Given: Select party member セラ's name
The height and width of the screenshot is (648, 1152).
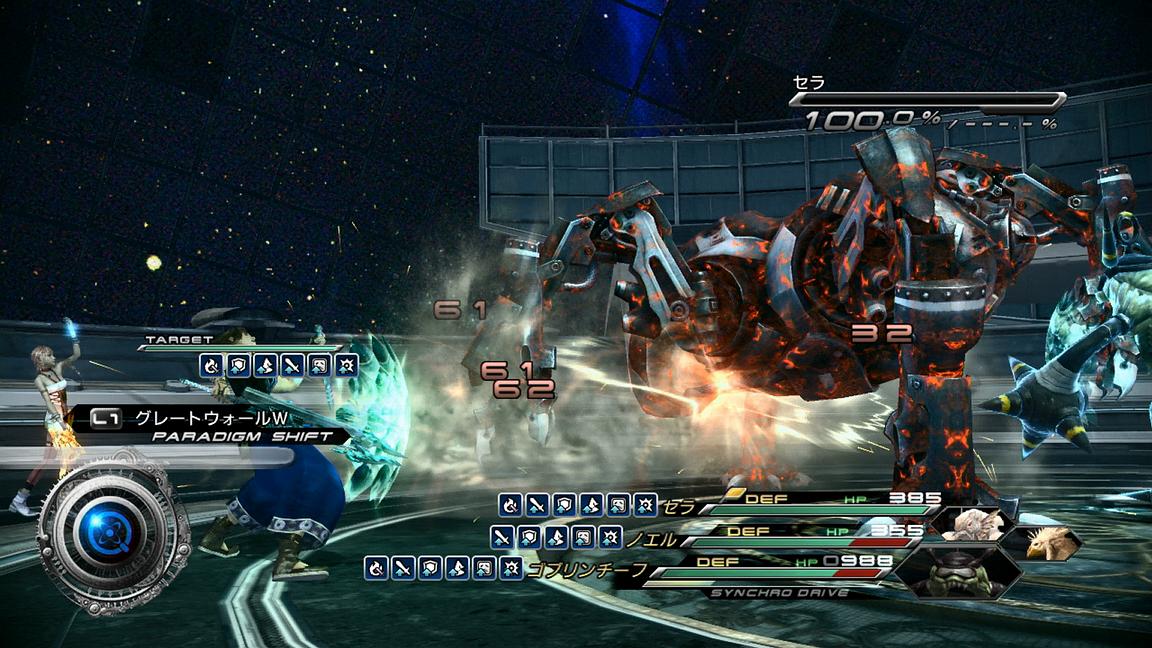Looking at the screenshot, I should [x=678, y=507].
